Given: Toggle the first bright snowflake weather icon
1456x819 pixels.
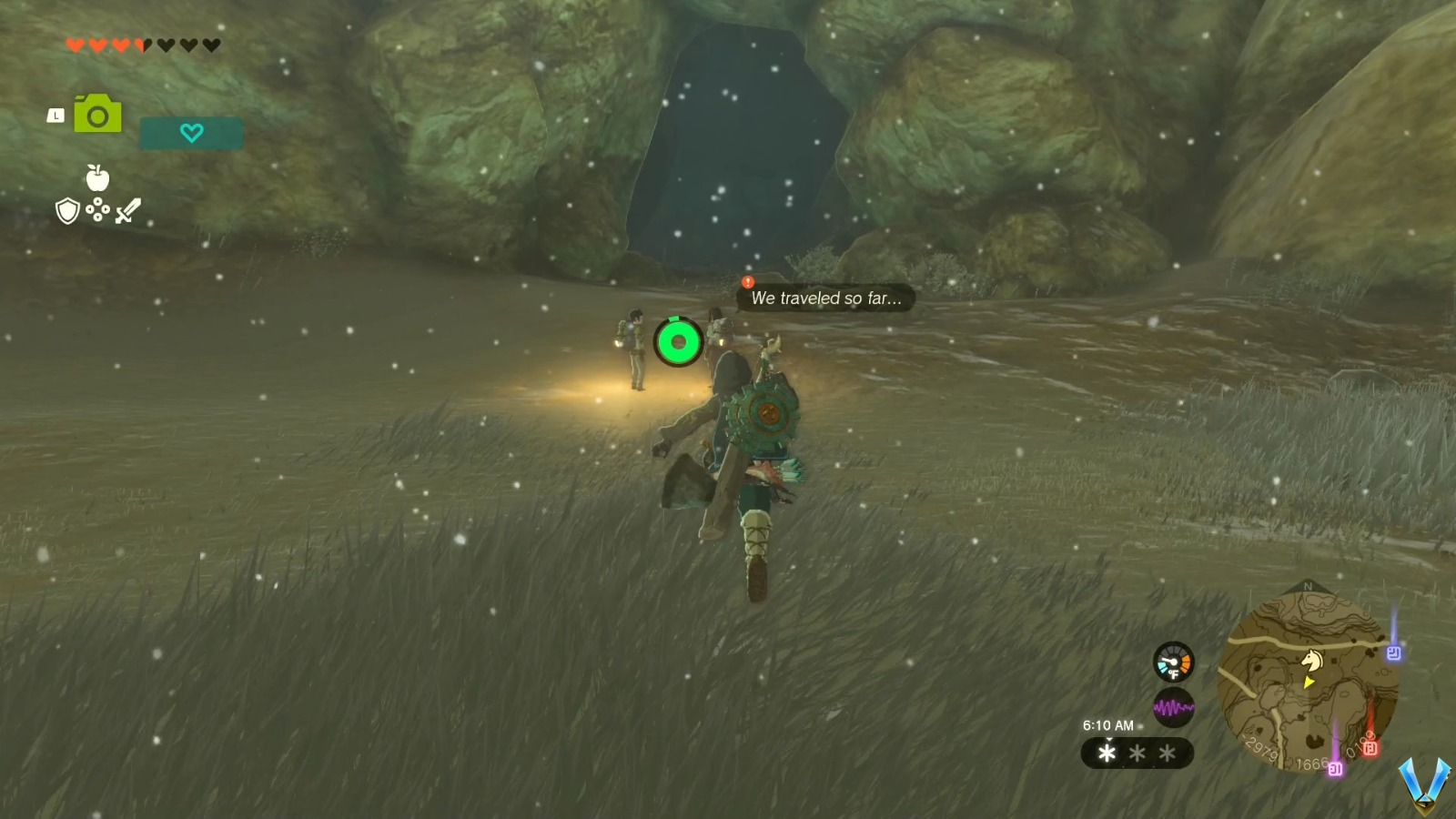Looking at the screenshot, I should [x=1107, y=753].
